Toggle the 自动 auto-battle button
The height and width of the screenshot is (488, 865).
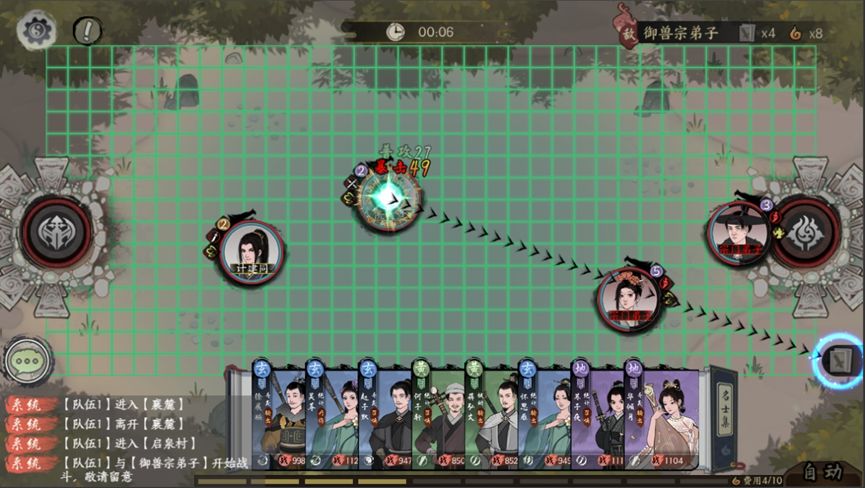(x=821, y=471)
